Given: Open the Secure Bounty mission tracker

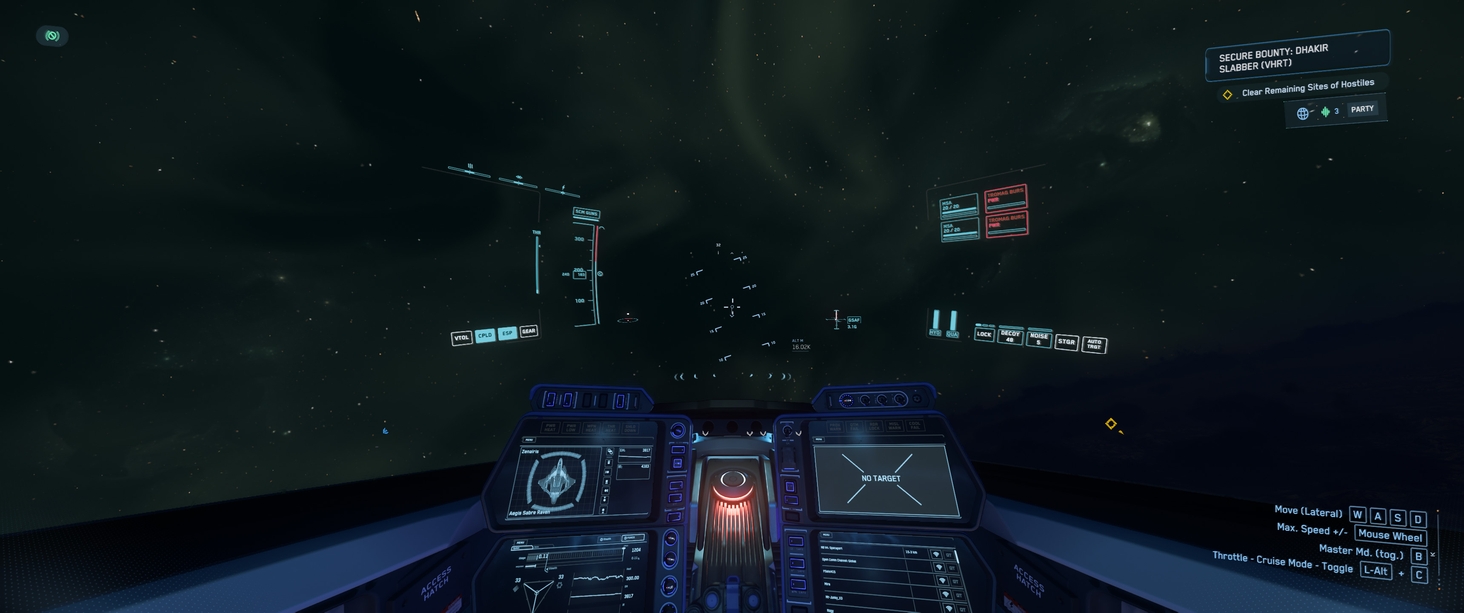Looking at the screenshot, I should click(1296, 55).
